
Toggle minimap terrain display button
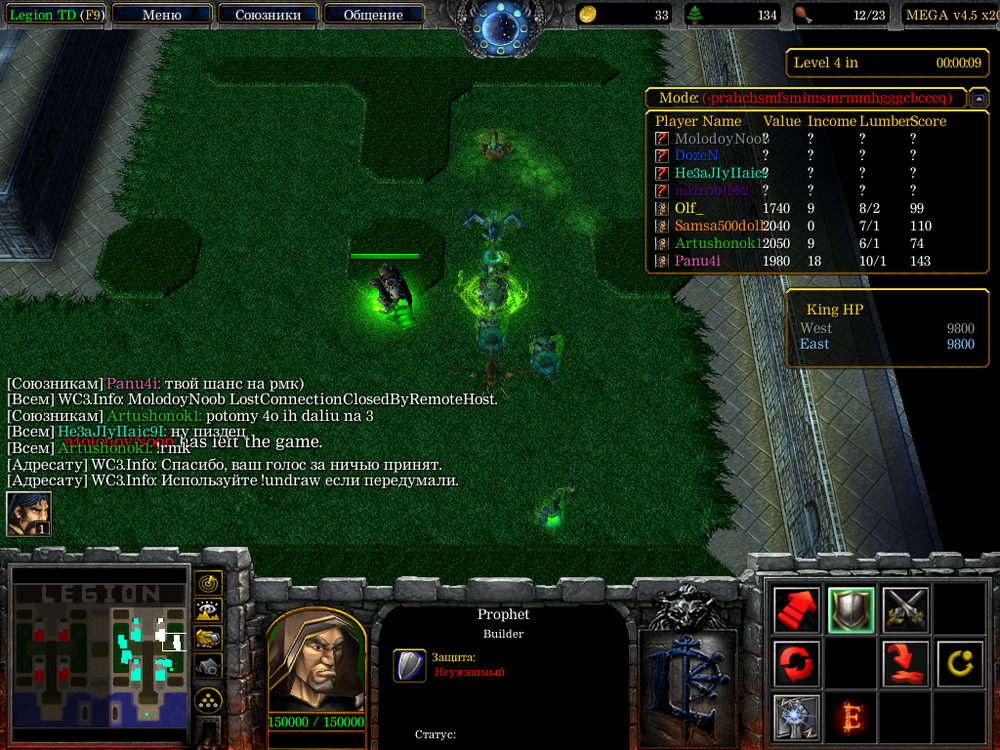tap(209, 610)
